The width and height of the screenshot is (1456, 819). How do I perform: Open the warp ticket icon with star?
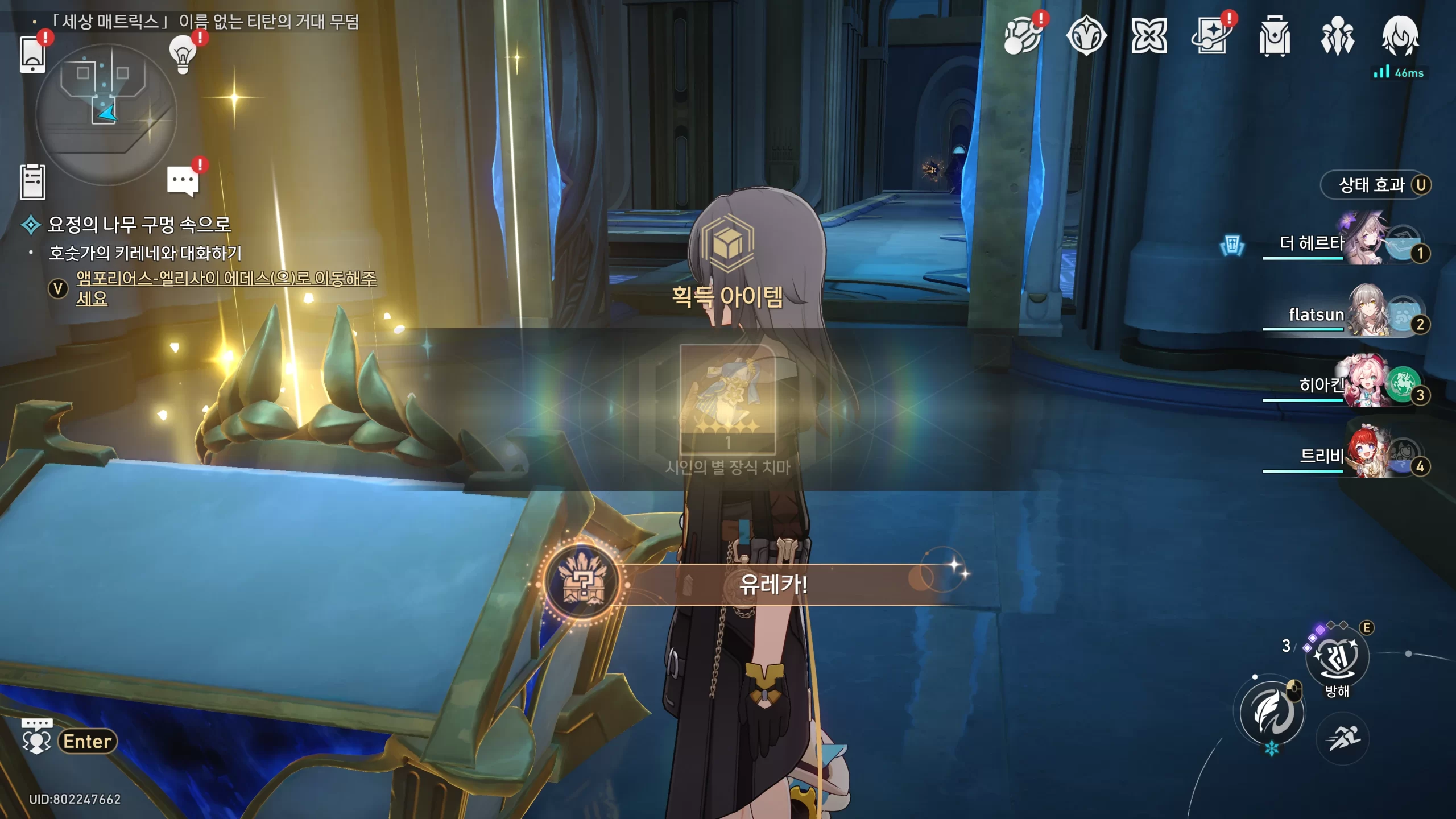pyautogui.click(x=1212, y=36)
